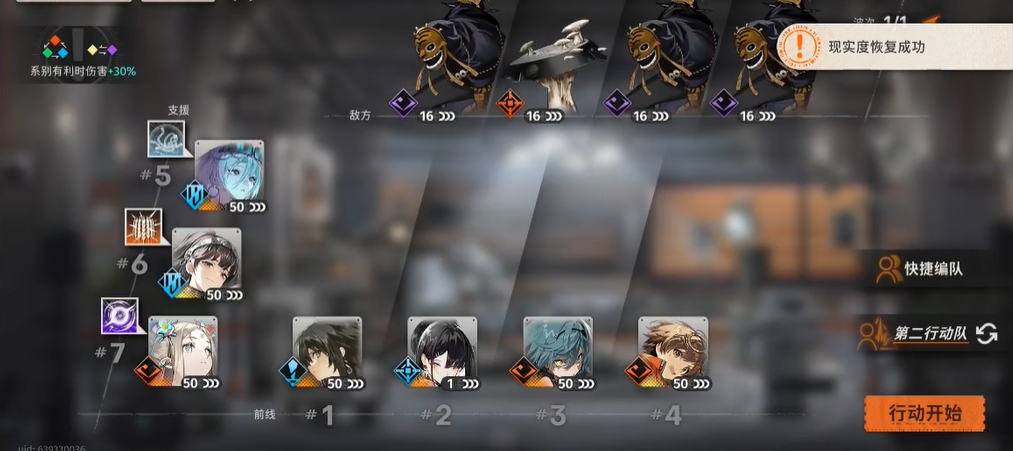Choose the headband girl support in slot #6
1013x451 pixels.
(x=206, y=262)
